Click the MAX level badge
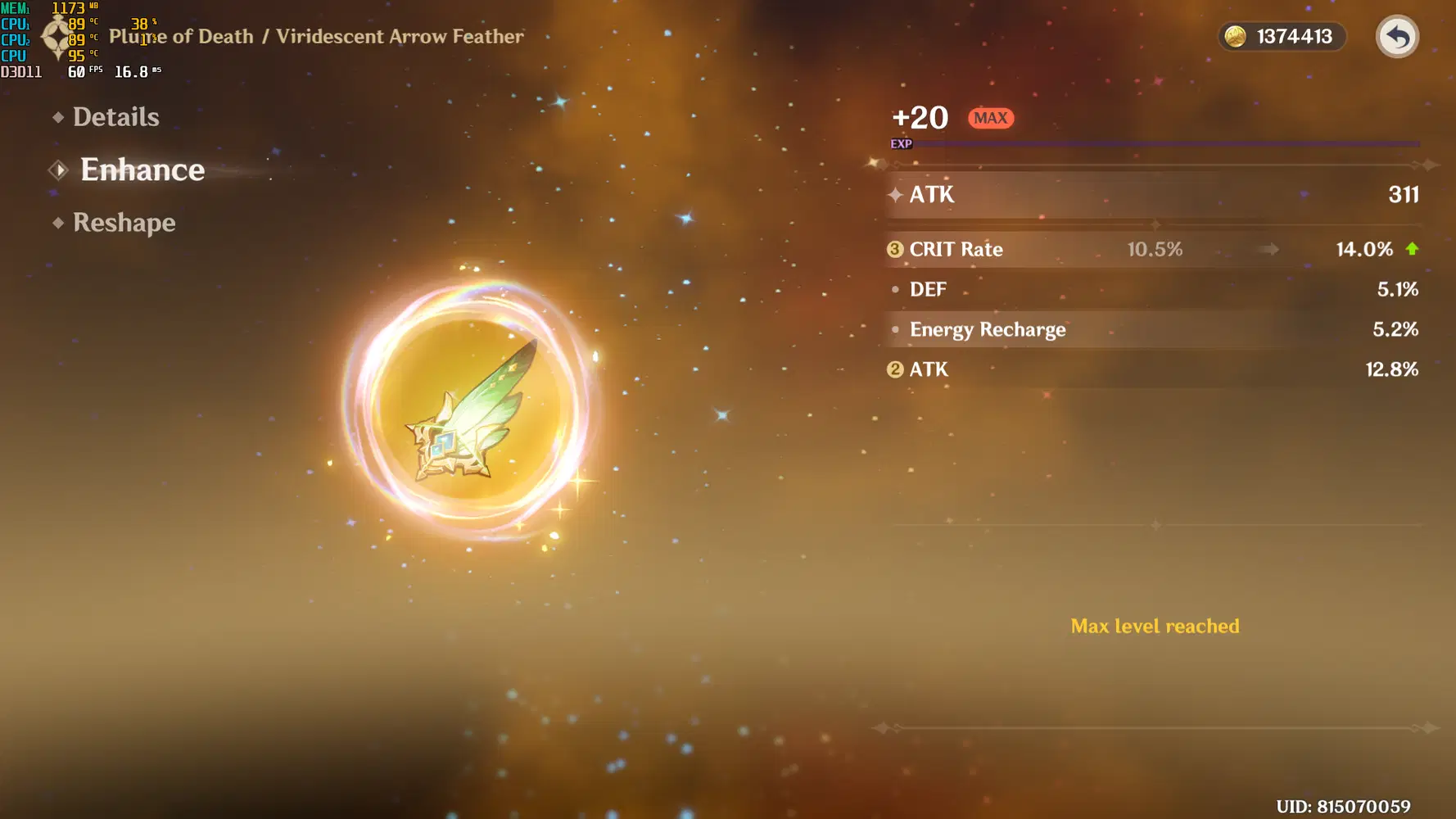Screen dimensions: 1456x819 click(x=991, y=118)
